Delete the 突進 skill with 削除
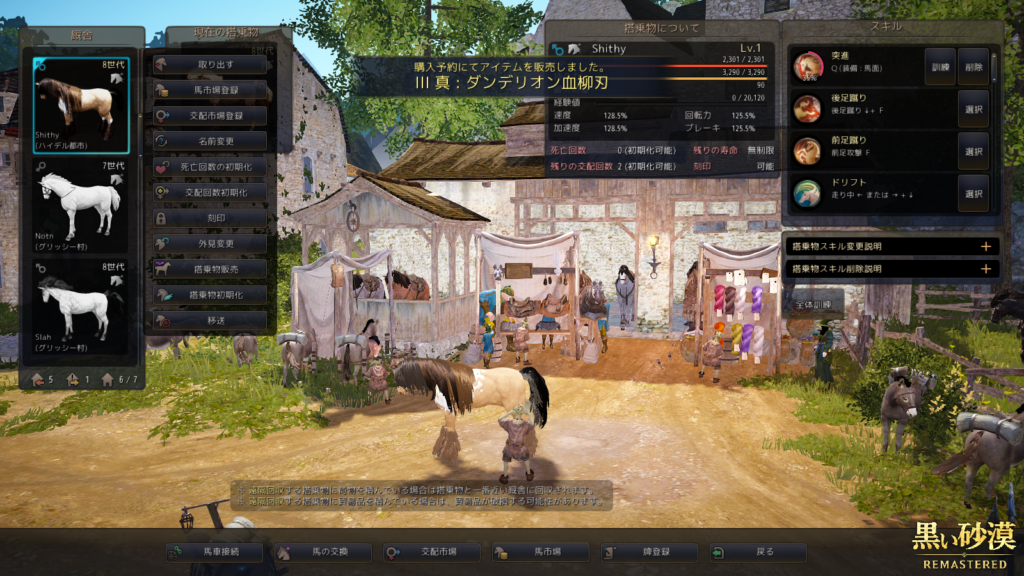1024x576 pixels. [973, 66]
